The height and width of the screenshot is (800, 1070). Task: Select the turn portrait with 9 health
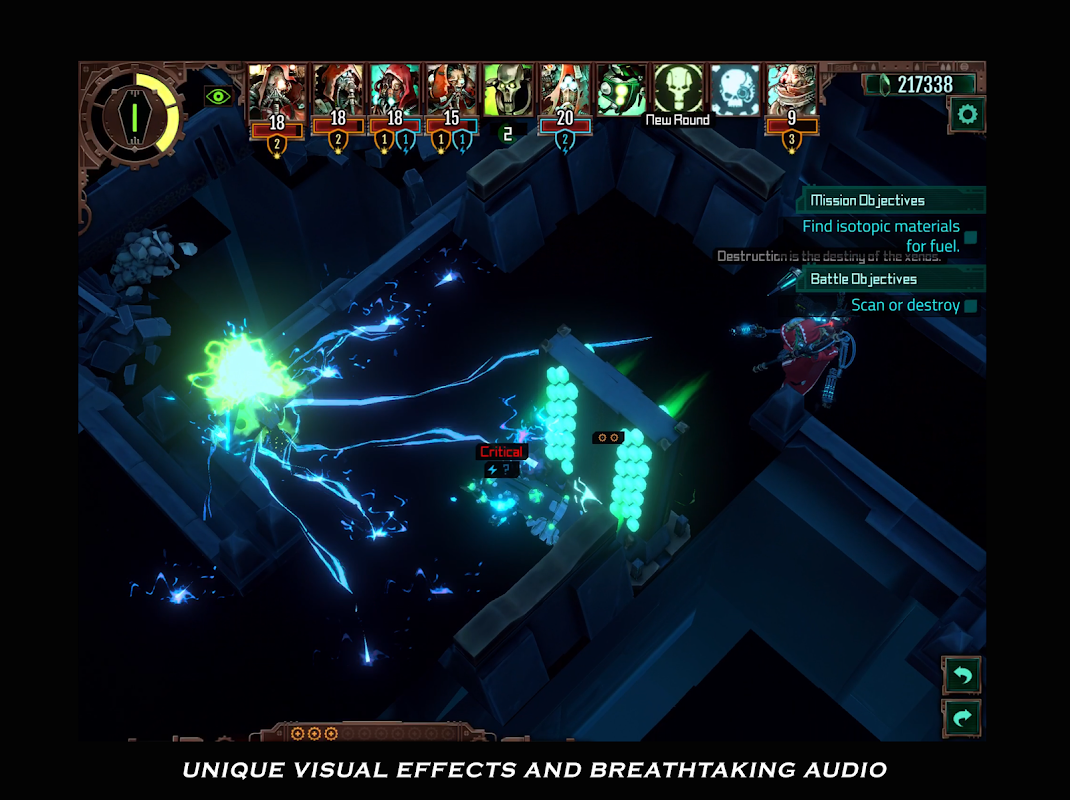792,91
